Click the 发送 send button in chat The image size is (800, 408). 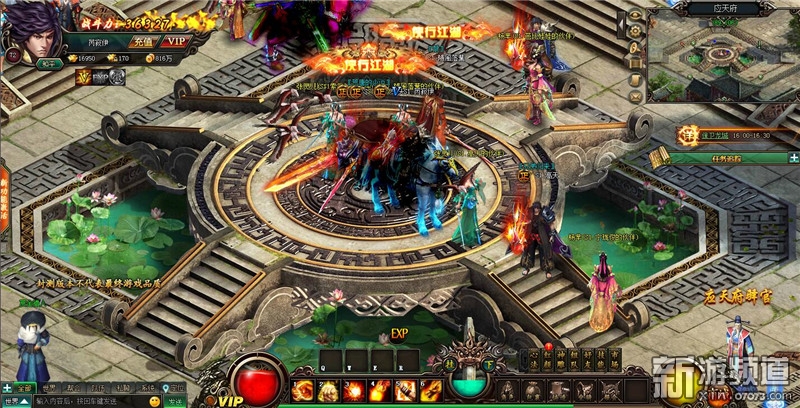click(171, 401)
